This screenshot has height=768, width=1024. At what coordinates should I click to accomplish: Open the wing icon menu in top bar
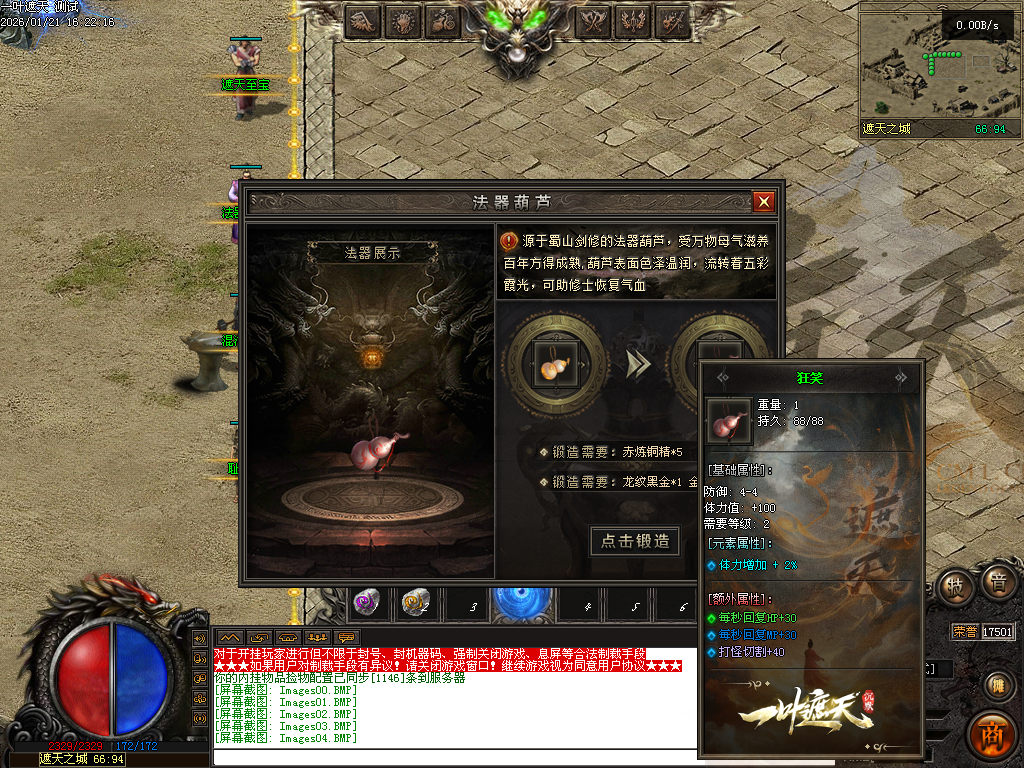coord(363,20)
